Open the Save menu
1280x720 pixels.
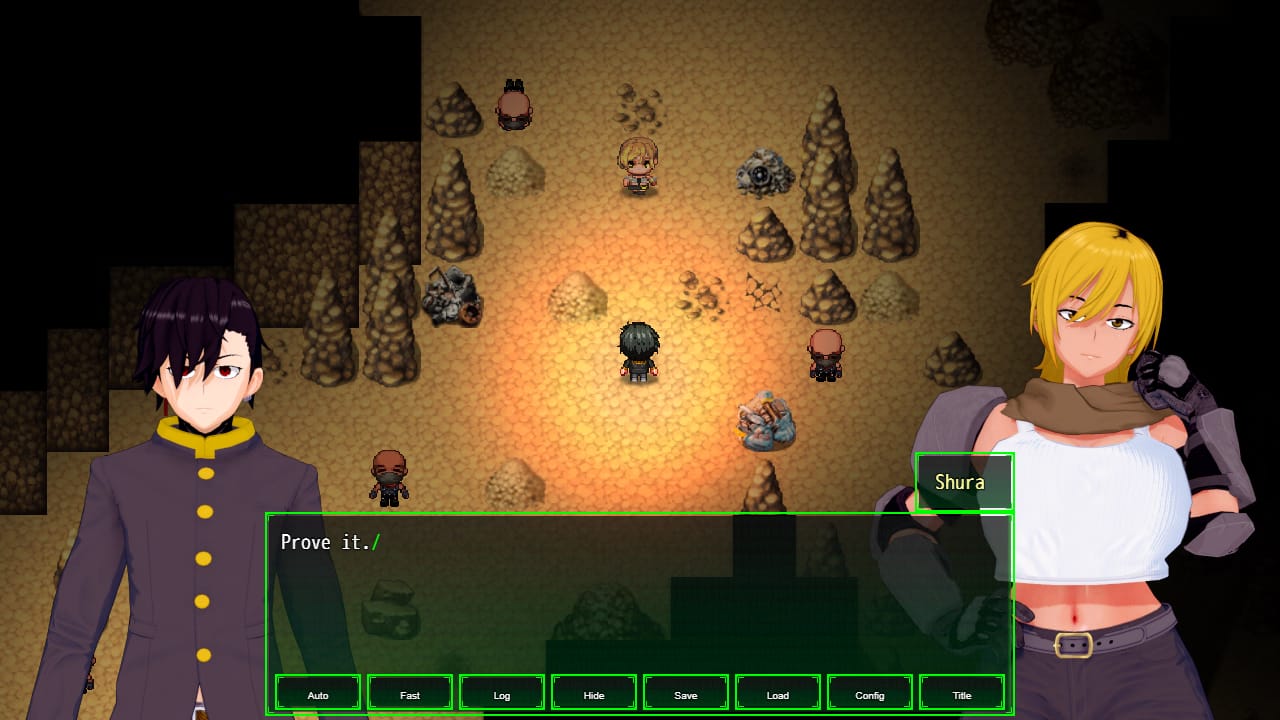[x=686, y=693]
